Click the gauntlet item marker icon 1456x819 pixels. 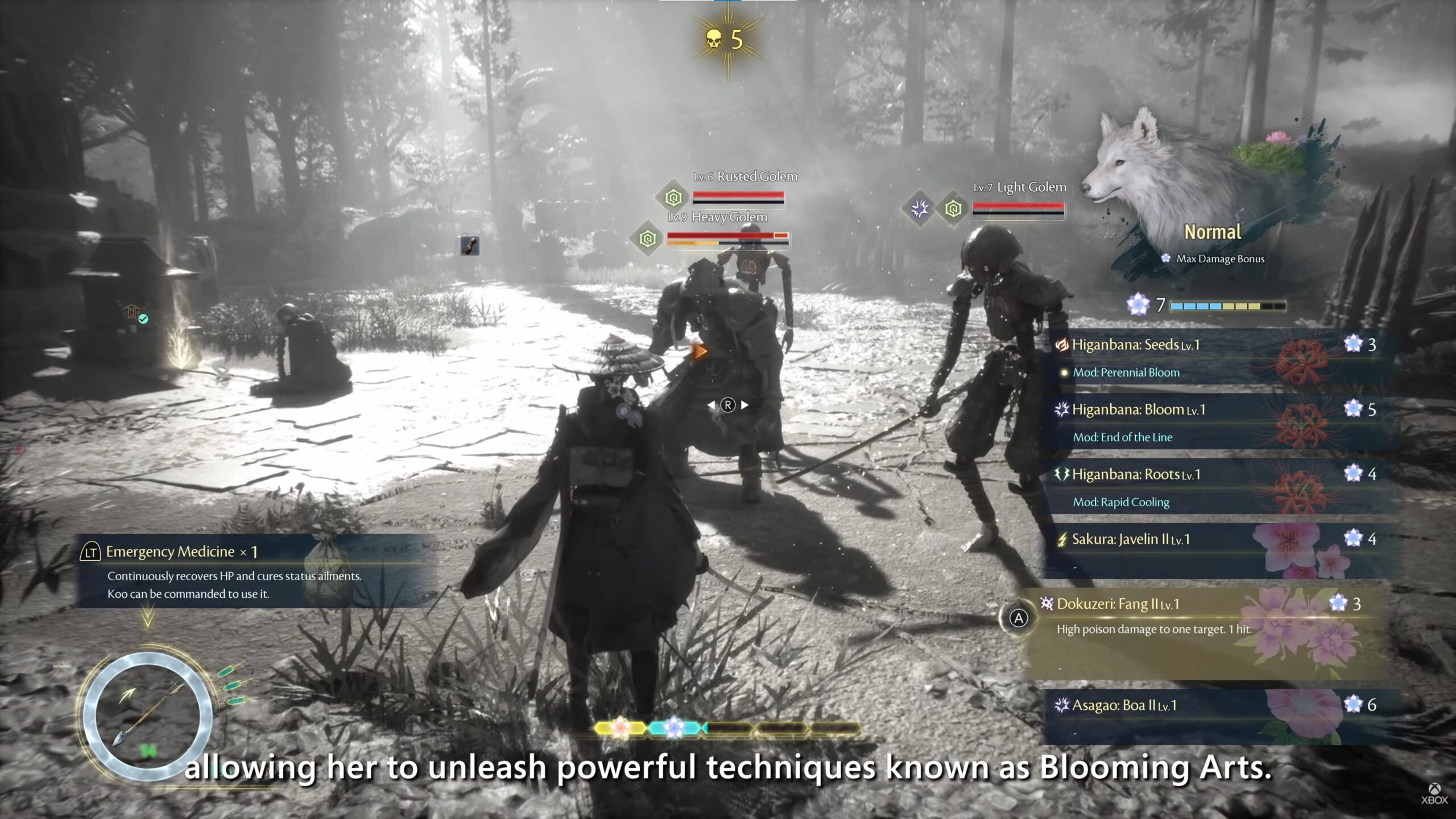[x=469, y=246]
